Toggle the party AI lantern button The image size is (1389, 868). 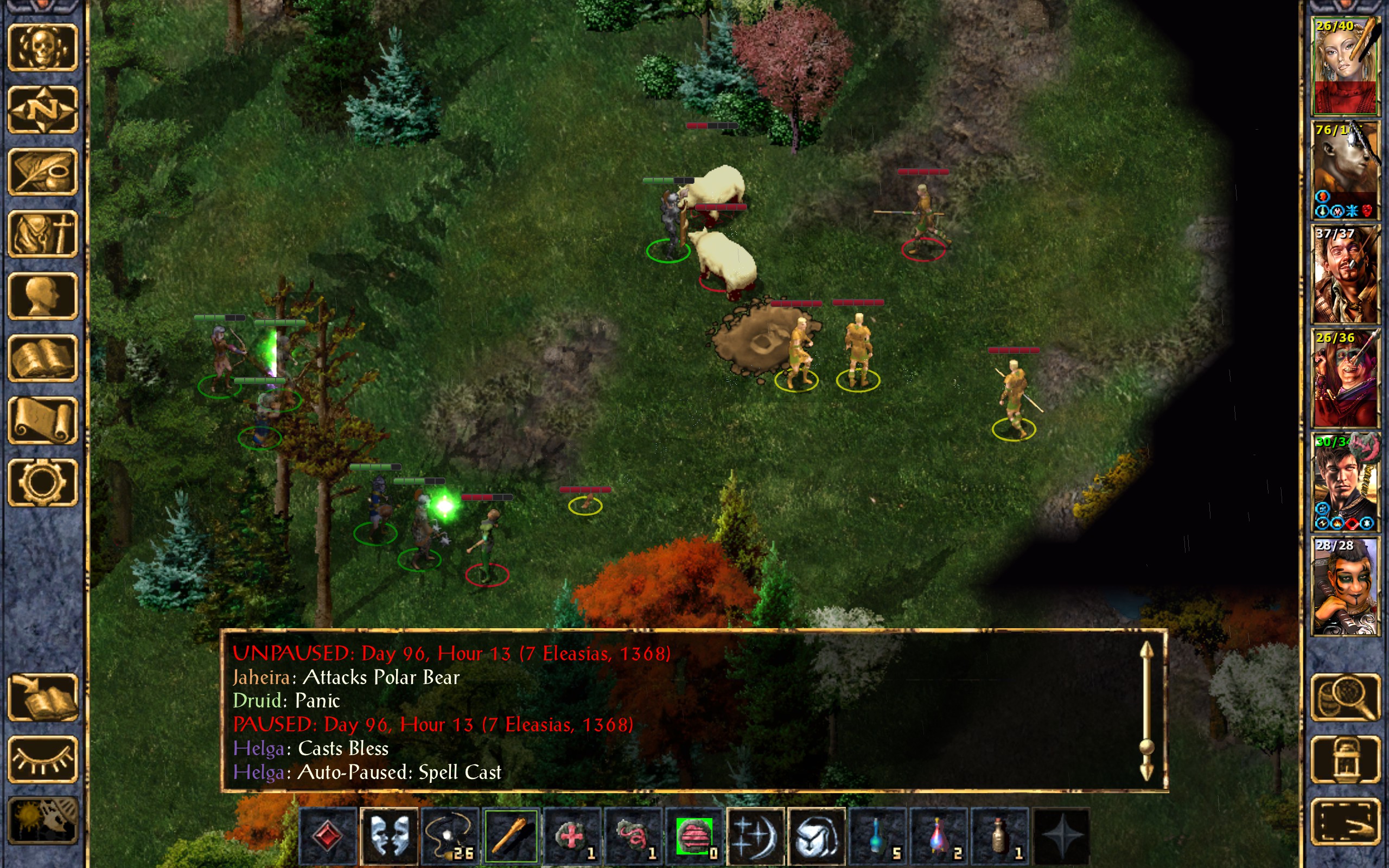1345,759
